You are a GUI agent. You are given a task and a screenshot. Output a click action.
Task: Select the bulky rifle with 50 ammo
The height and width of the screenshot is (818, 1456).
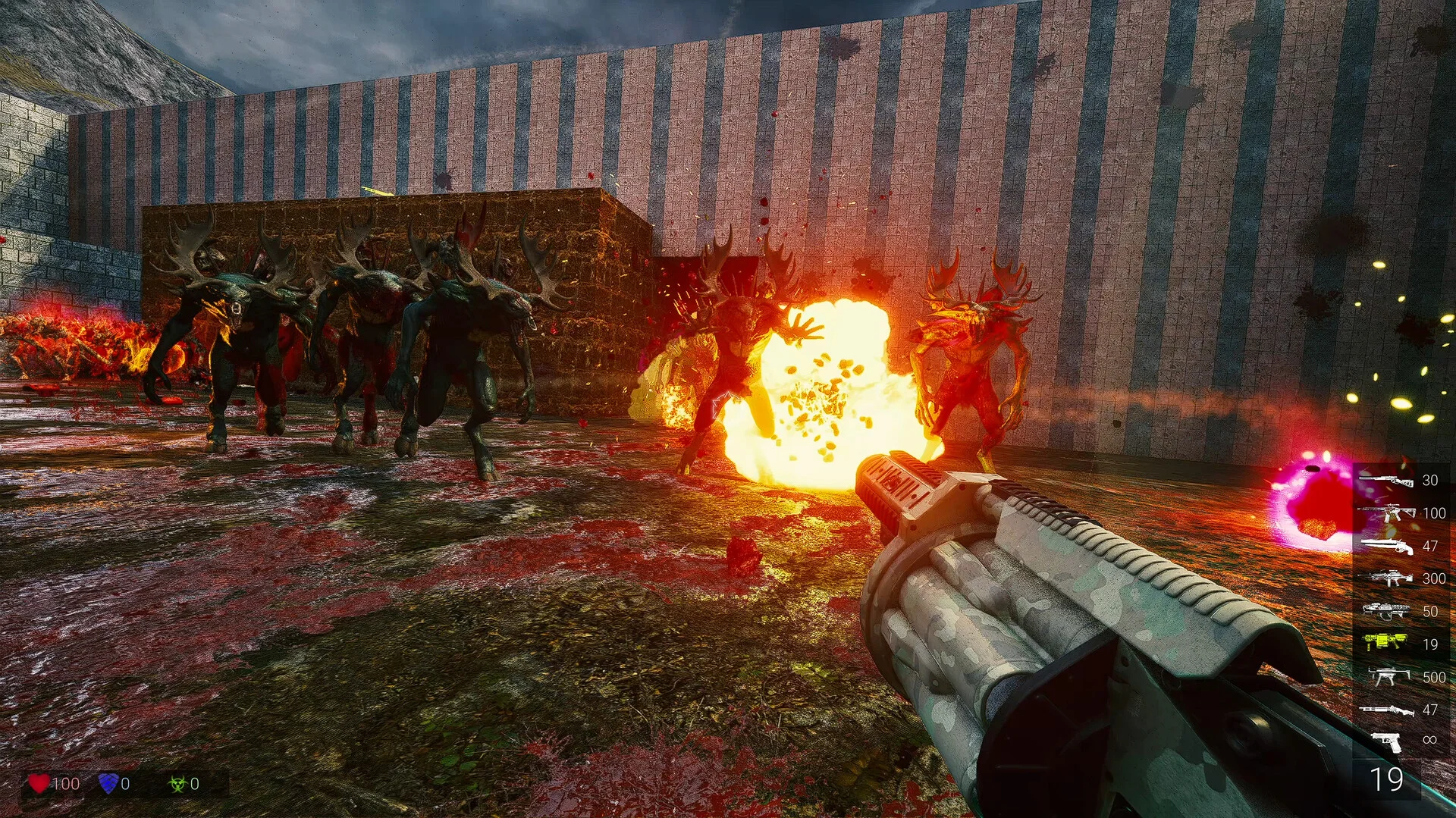click(x=1385, y=610)
